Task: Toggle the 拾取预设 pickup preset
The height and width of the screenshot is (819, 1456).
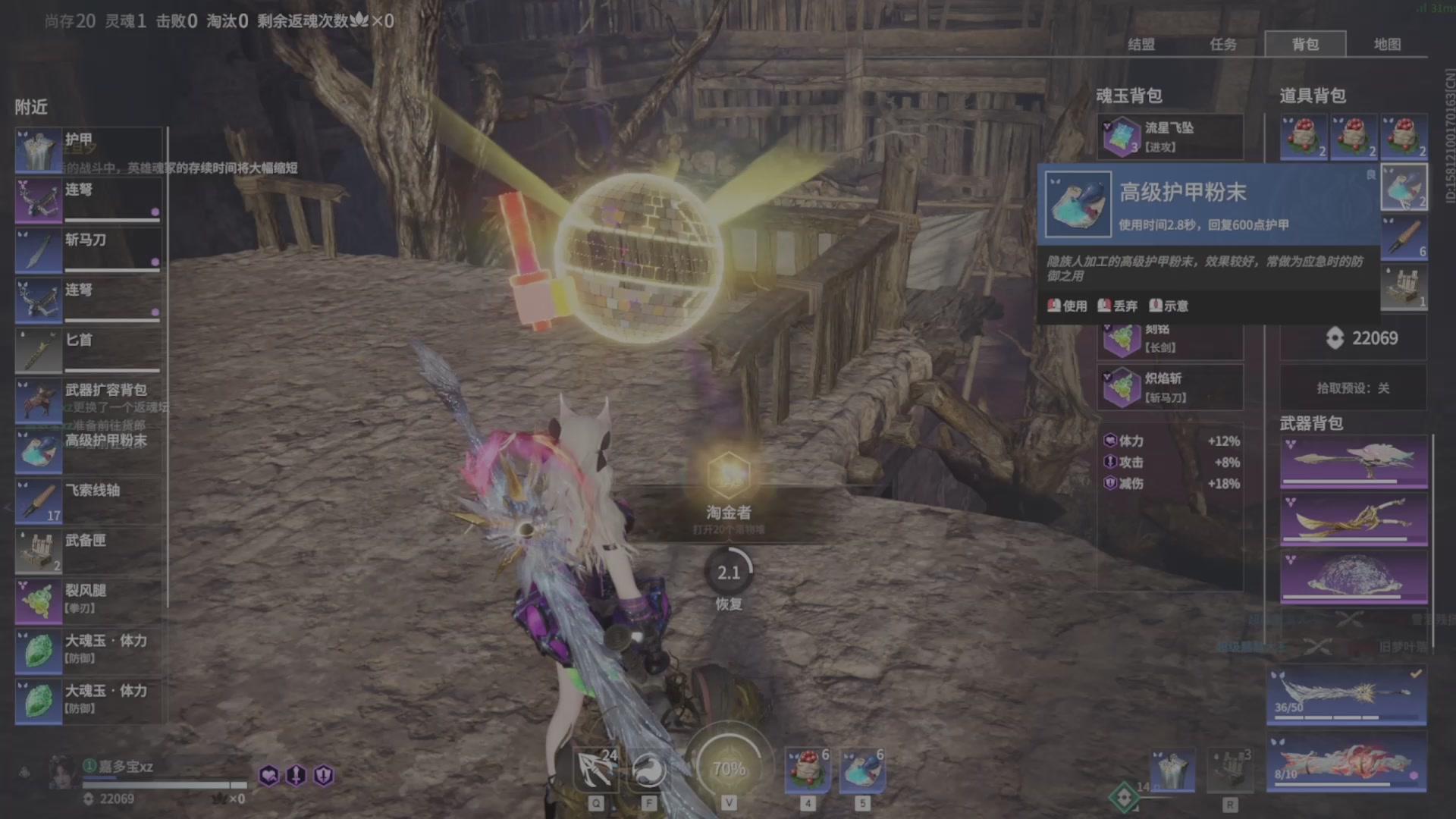Action: [1353, 388]
